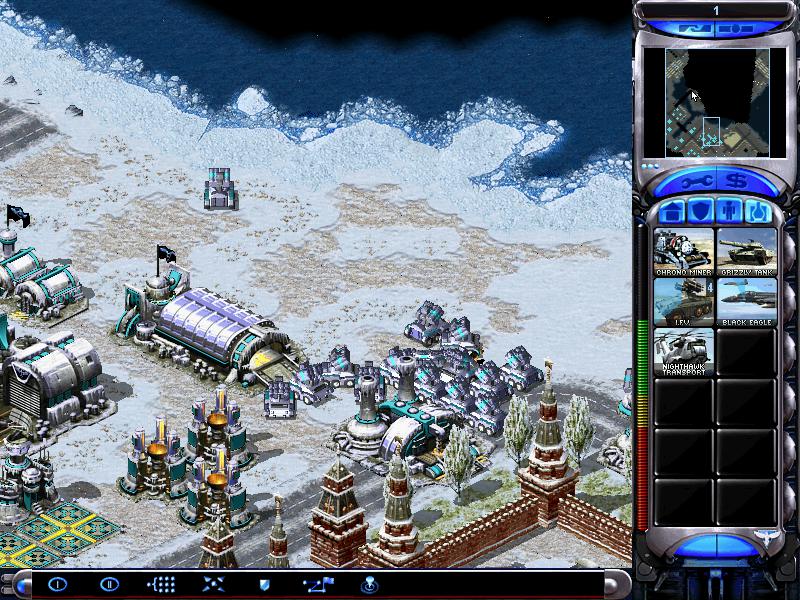Click the dotted grid type-select command

click(160, 584)
